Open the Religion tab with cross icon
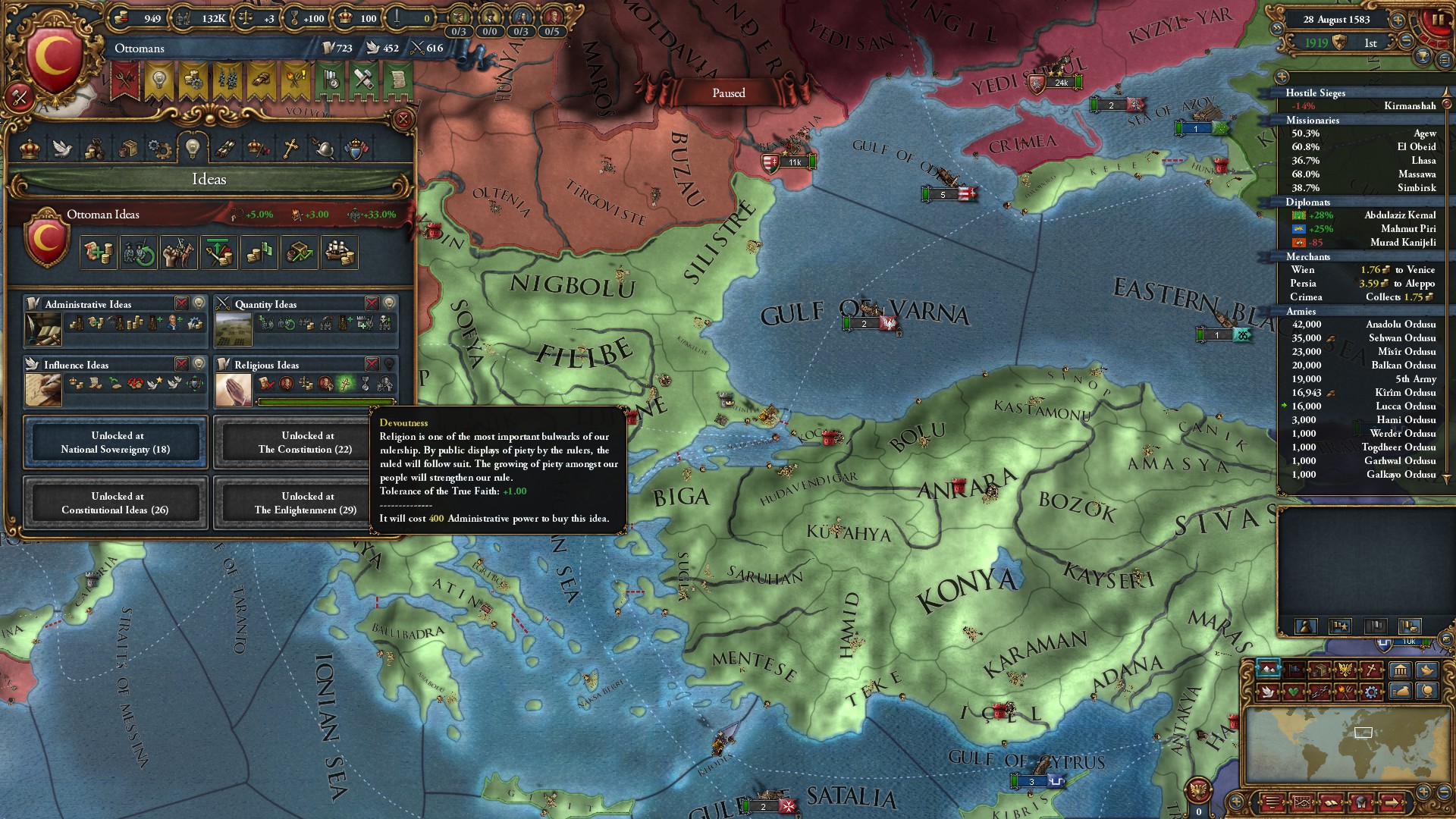The image size is (1456, 819). [290, 148]
